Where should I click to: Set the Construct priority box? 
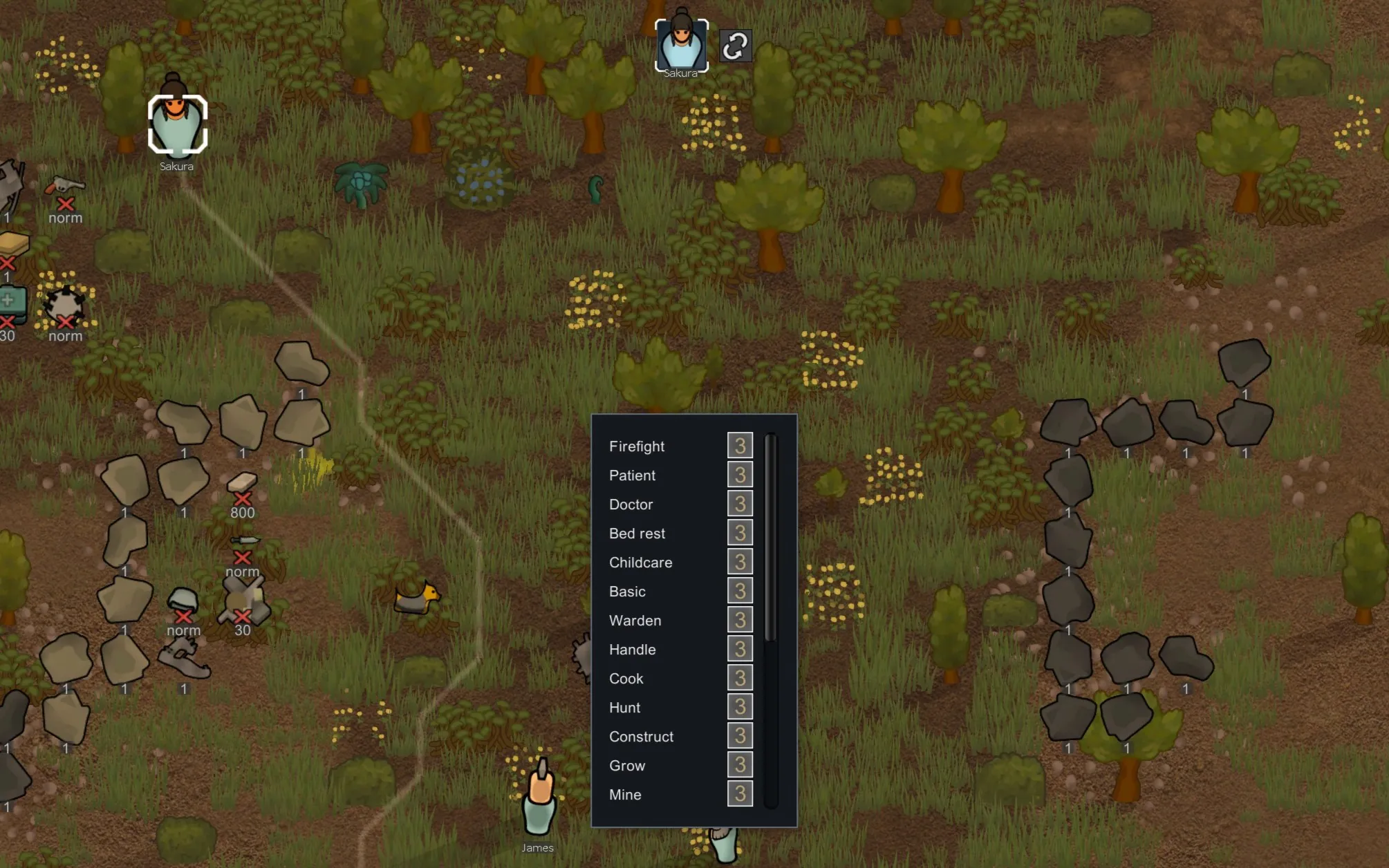pos(740,736)
